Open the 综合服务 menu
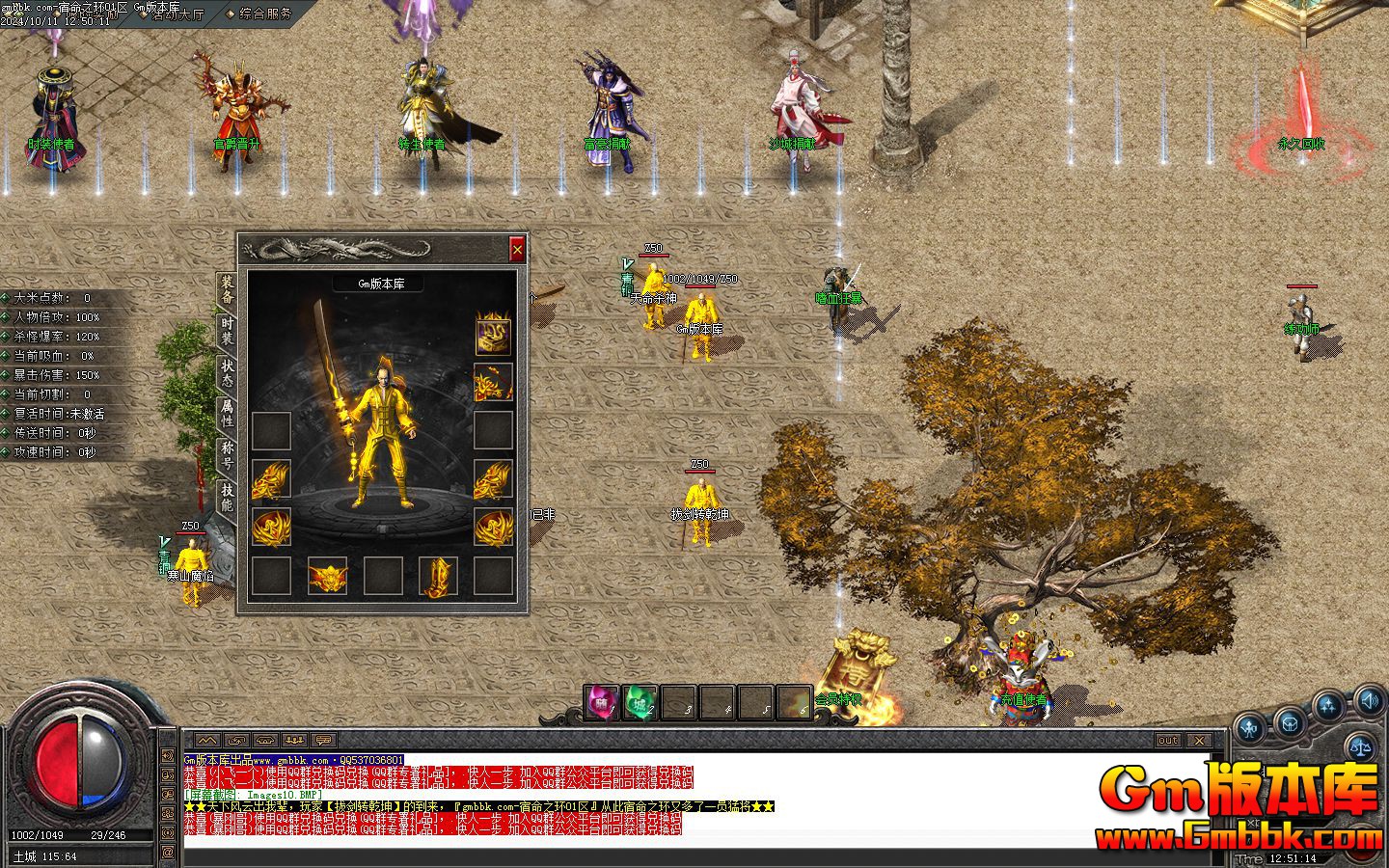This screenshot has height=868, width=1389. point(259,14)
